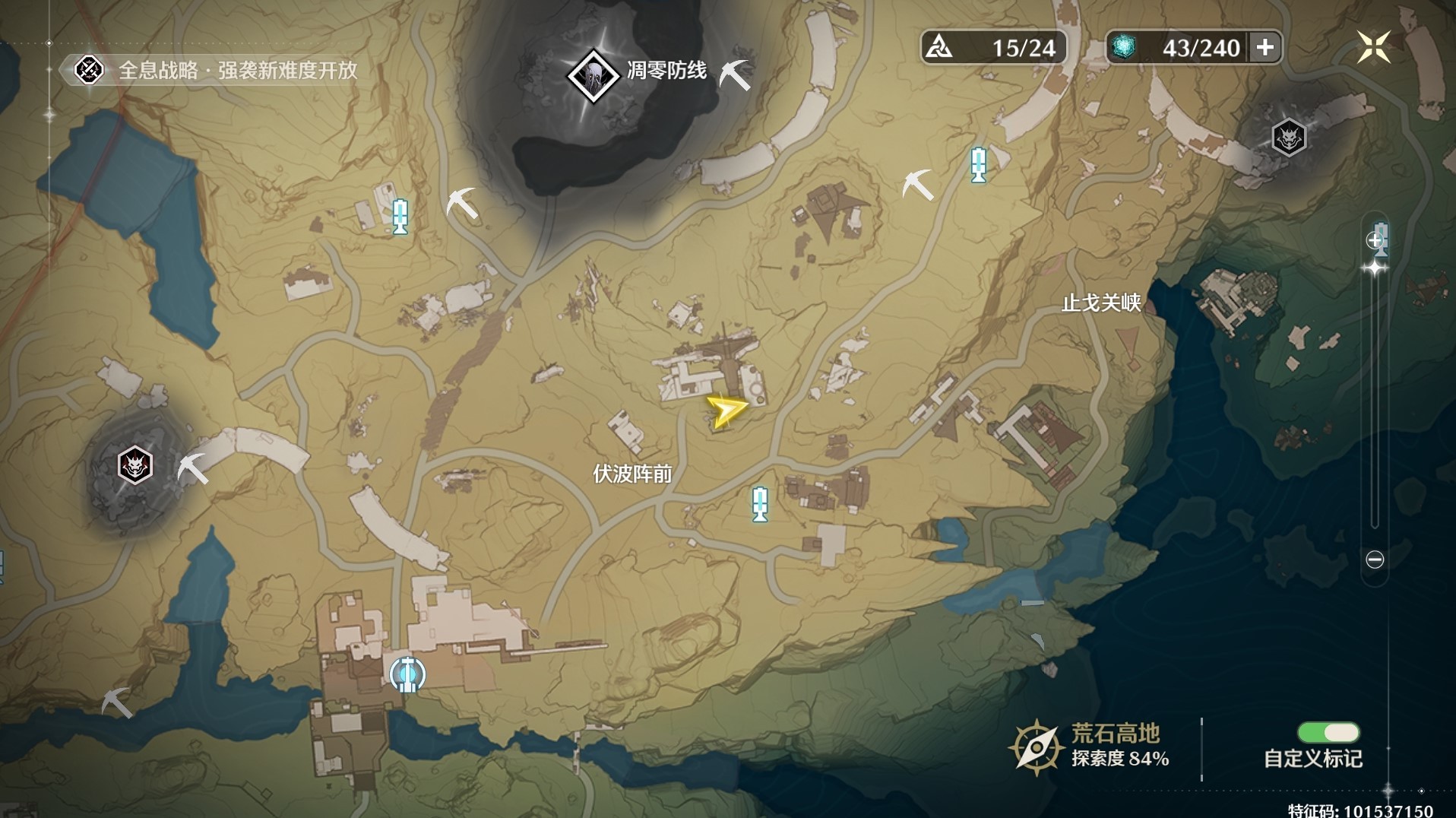Select the beacon marker below 伏波阵前

pos(760,504)
